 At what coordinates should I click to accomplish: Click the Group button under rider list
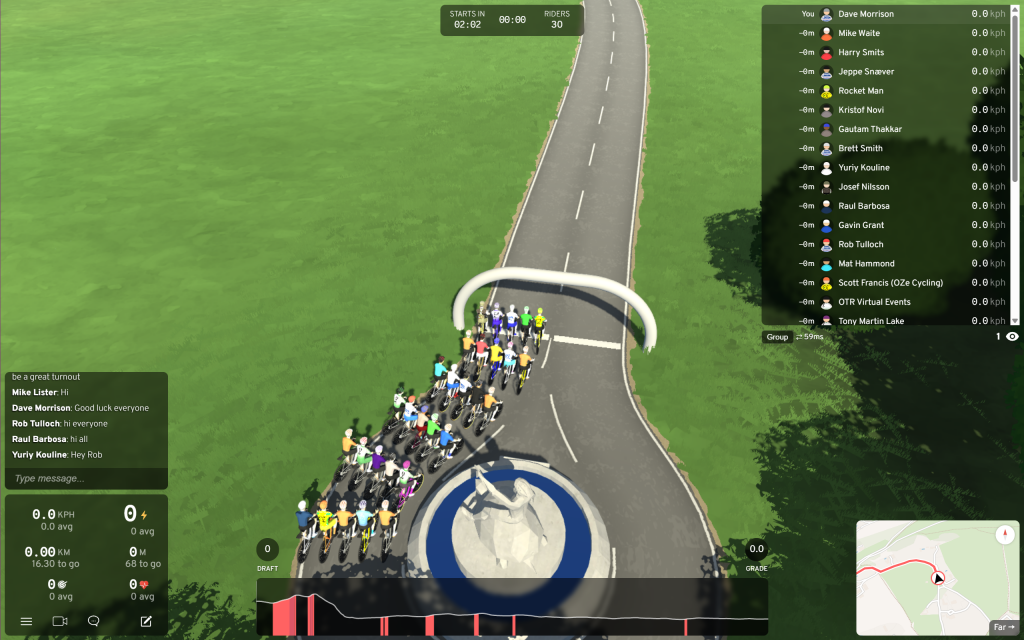[777, 337]
